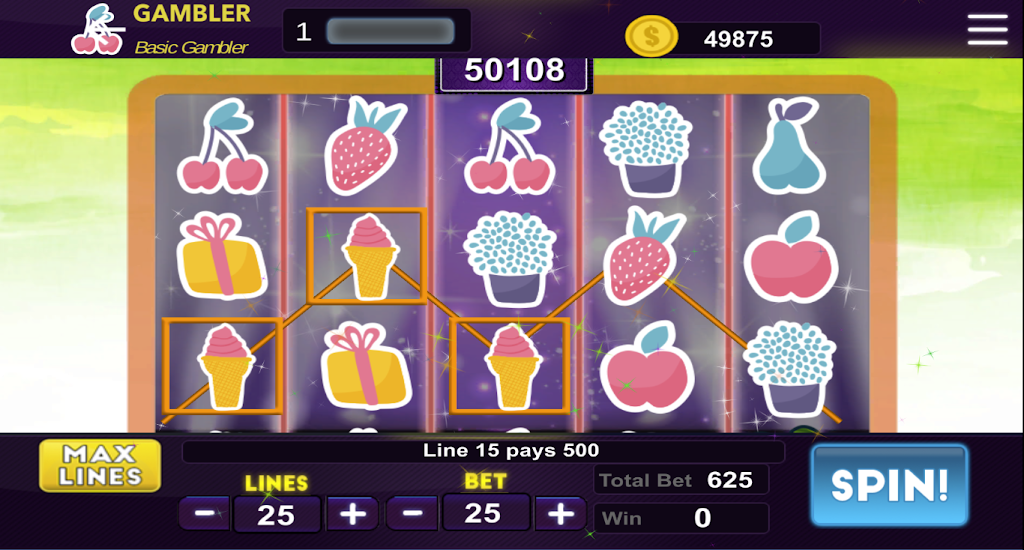
Task: Open the hamburger menu
Action: coord(987,30)
